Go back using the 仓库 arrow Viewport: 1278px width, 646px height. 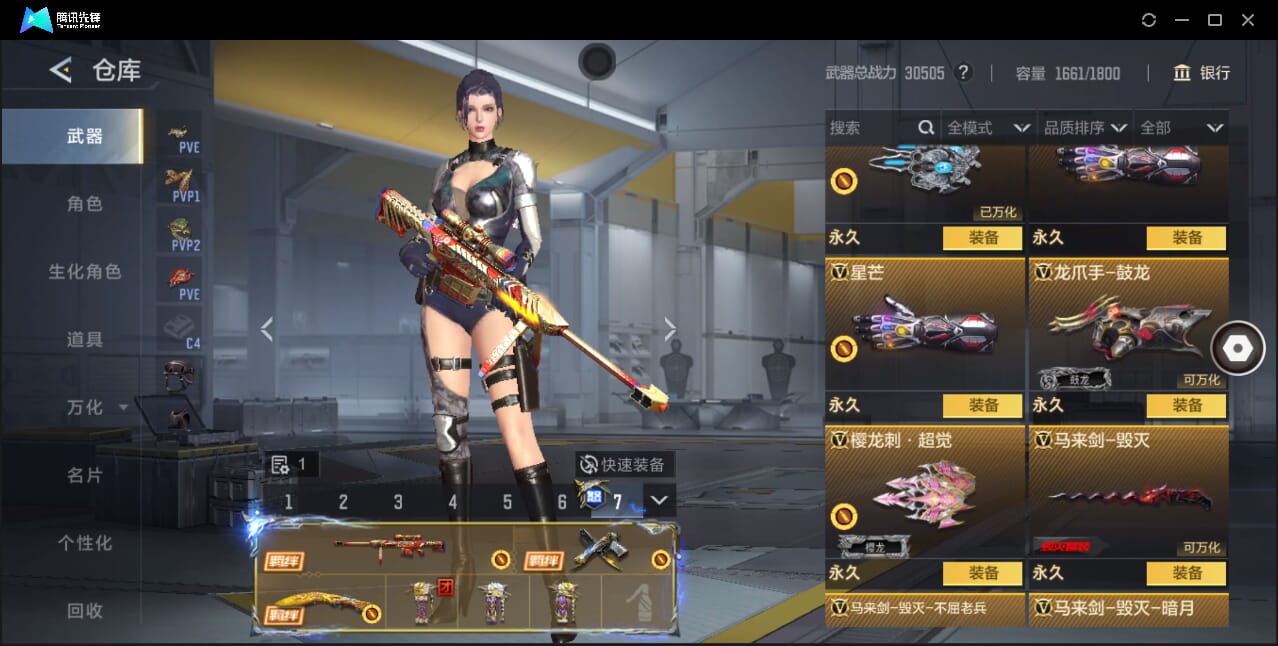pos(61,70)
